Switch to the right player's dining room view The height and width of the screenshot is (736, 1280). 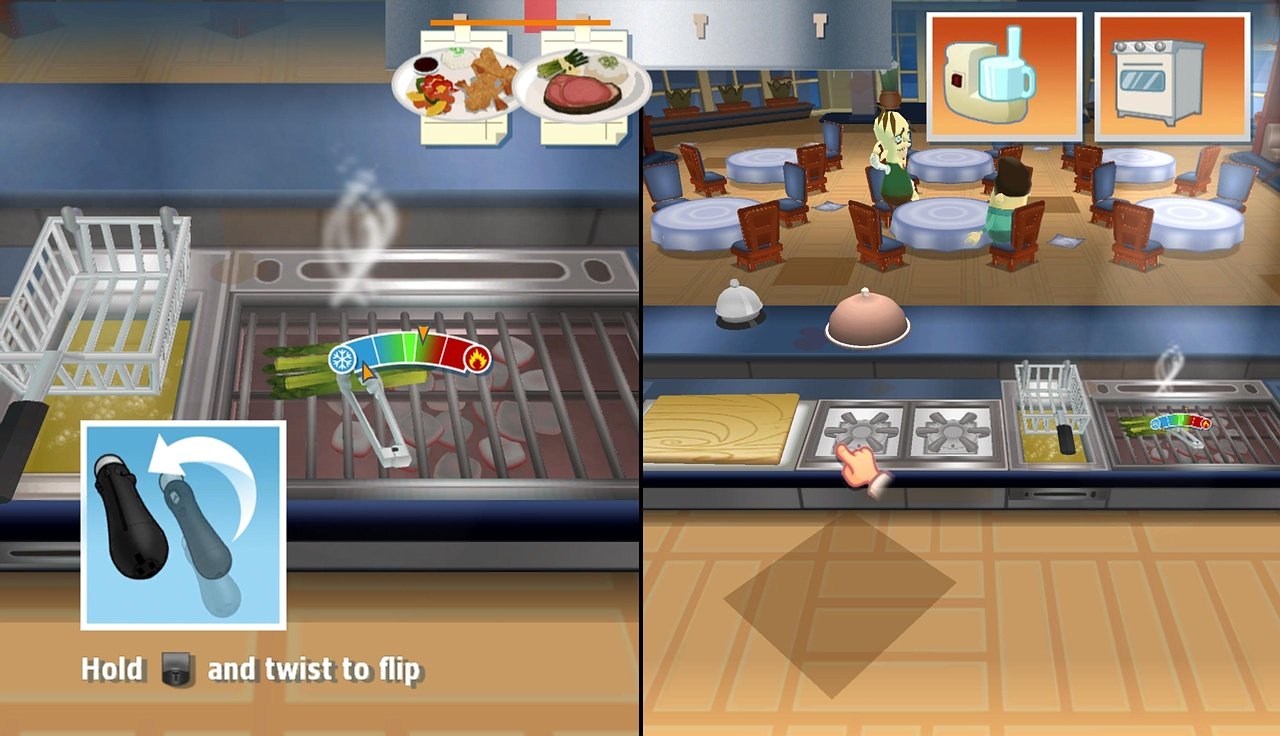coord(960,200)
